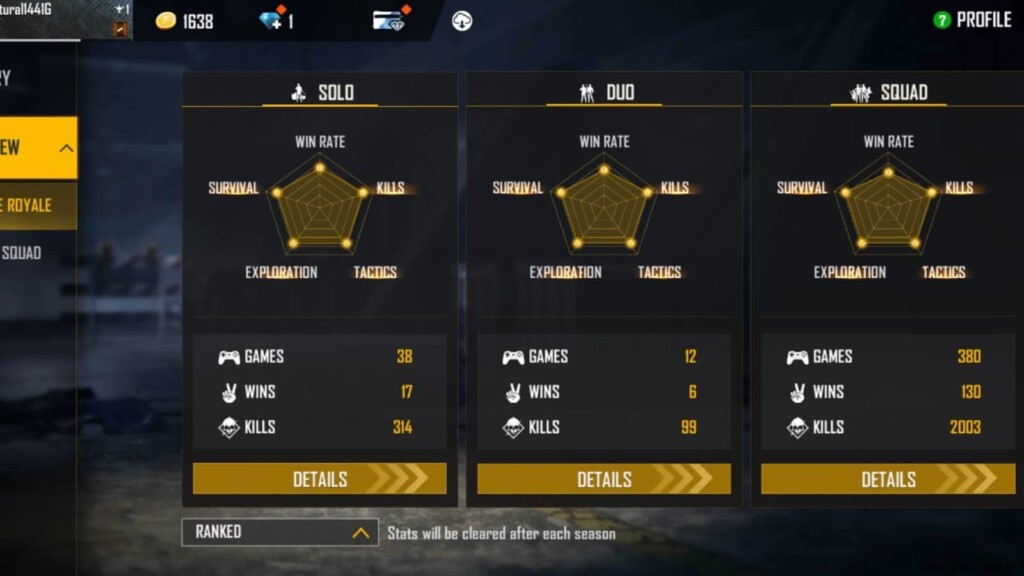Click the Profile help question mark

pyautogui.click(x=941, y=20)
